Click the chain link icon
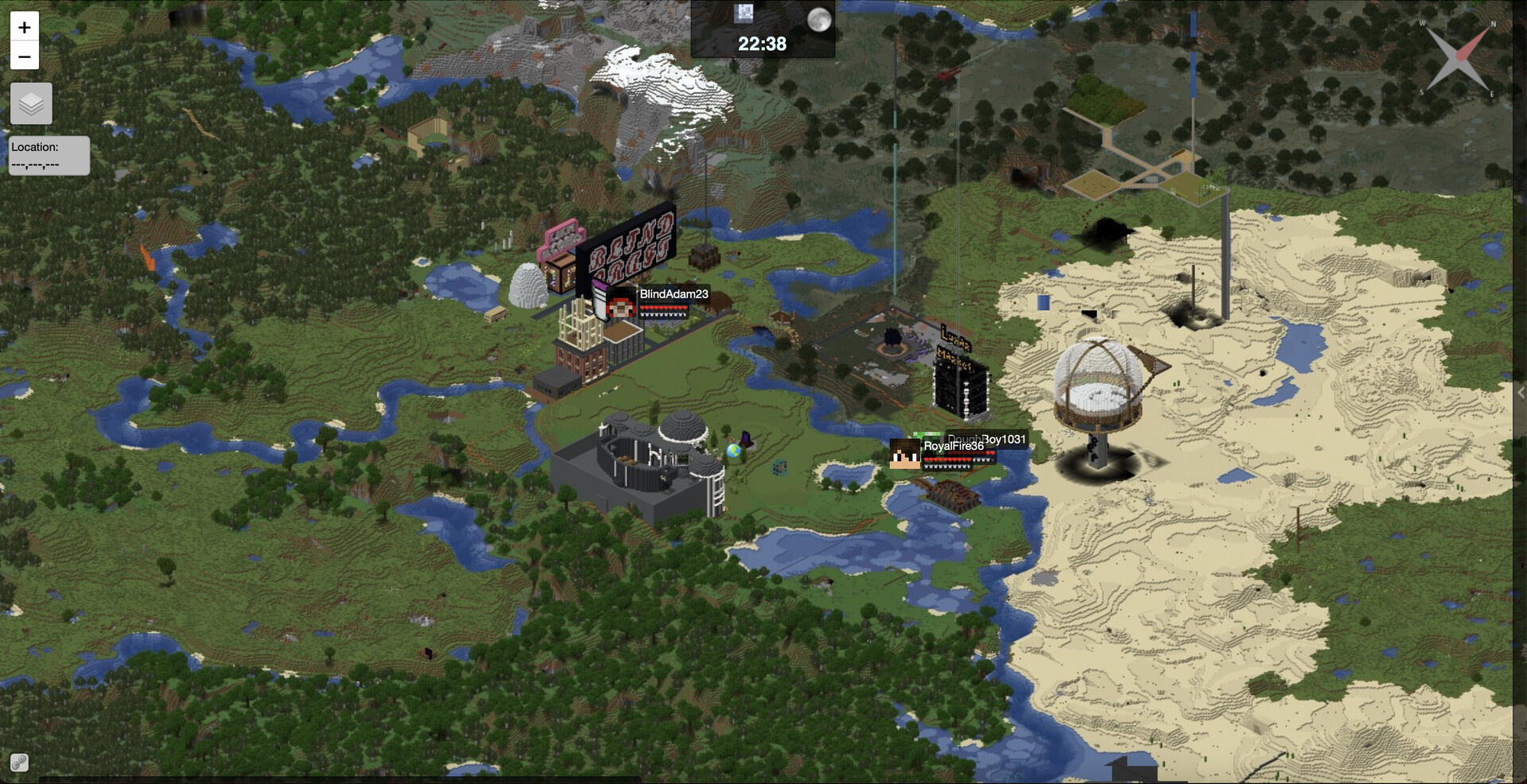This screenshot has height=784, width=1527. (x=19, y=763)
